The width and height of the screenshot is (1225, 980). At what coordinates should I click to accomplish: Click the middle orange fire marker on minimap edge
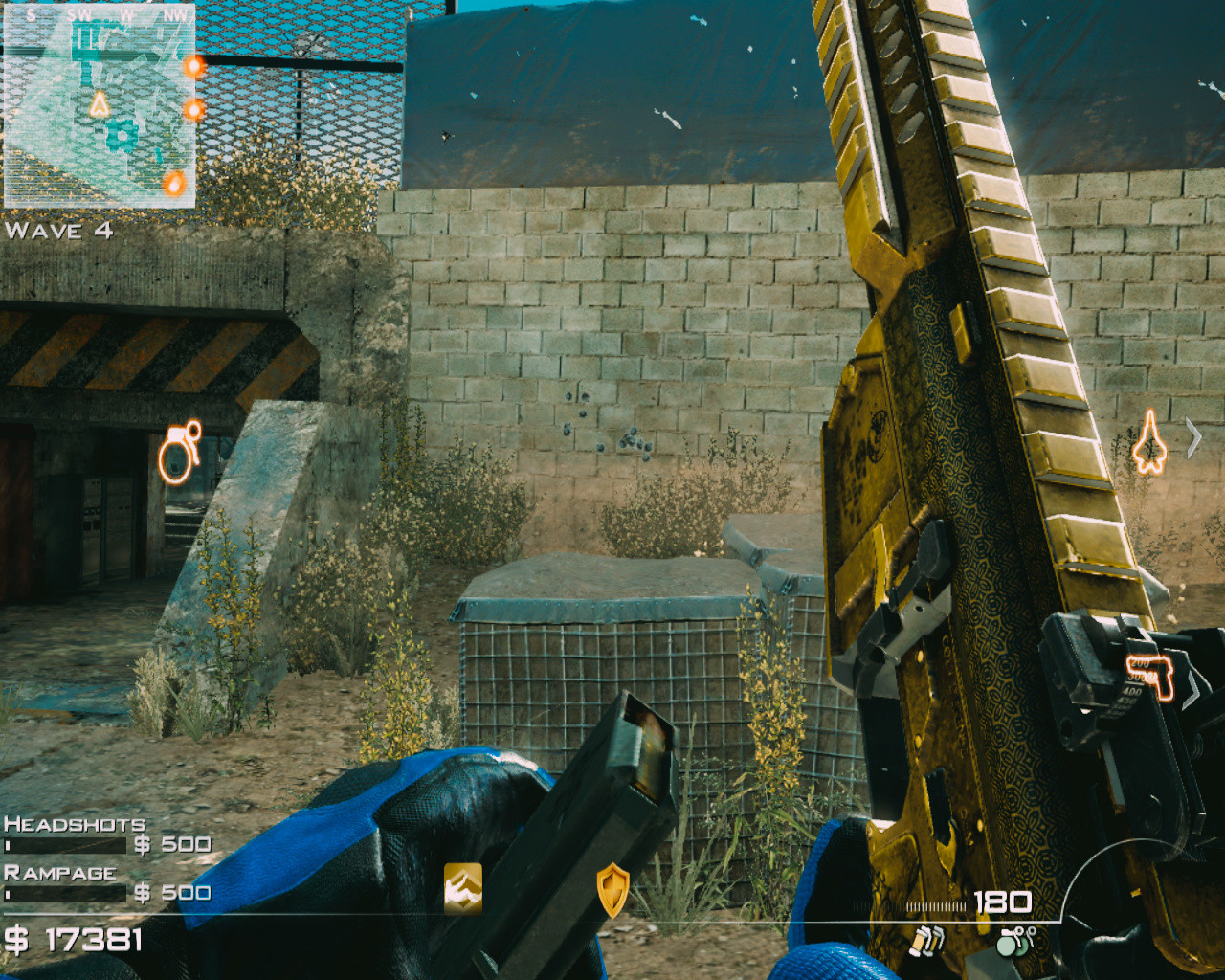(193, 108)
